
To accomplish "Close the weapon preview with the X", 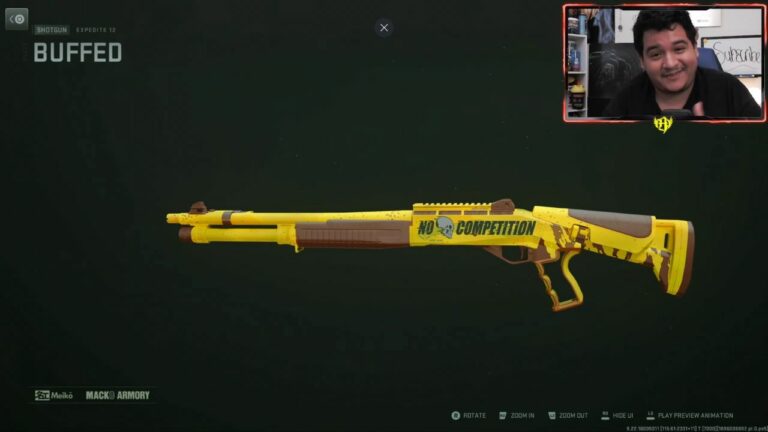I will click(x=384, y=28).
